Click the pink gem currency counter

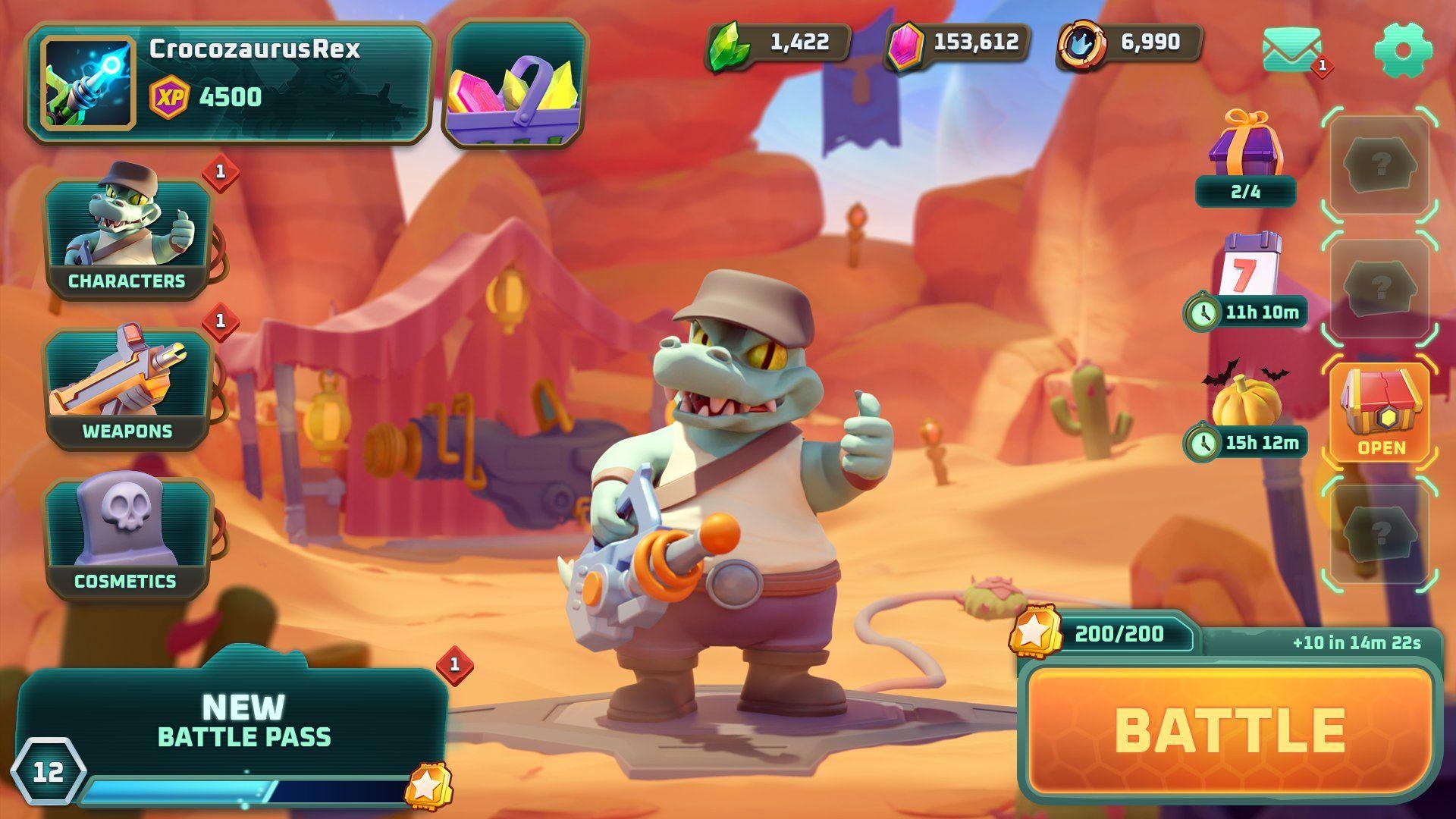pyautogui.click(x=959, y=44)
